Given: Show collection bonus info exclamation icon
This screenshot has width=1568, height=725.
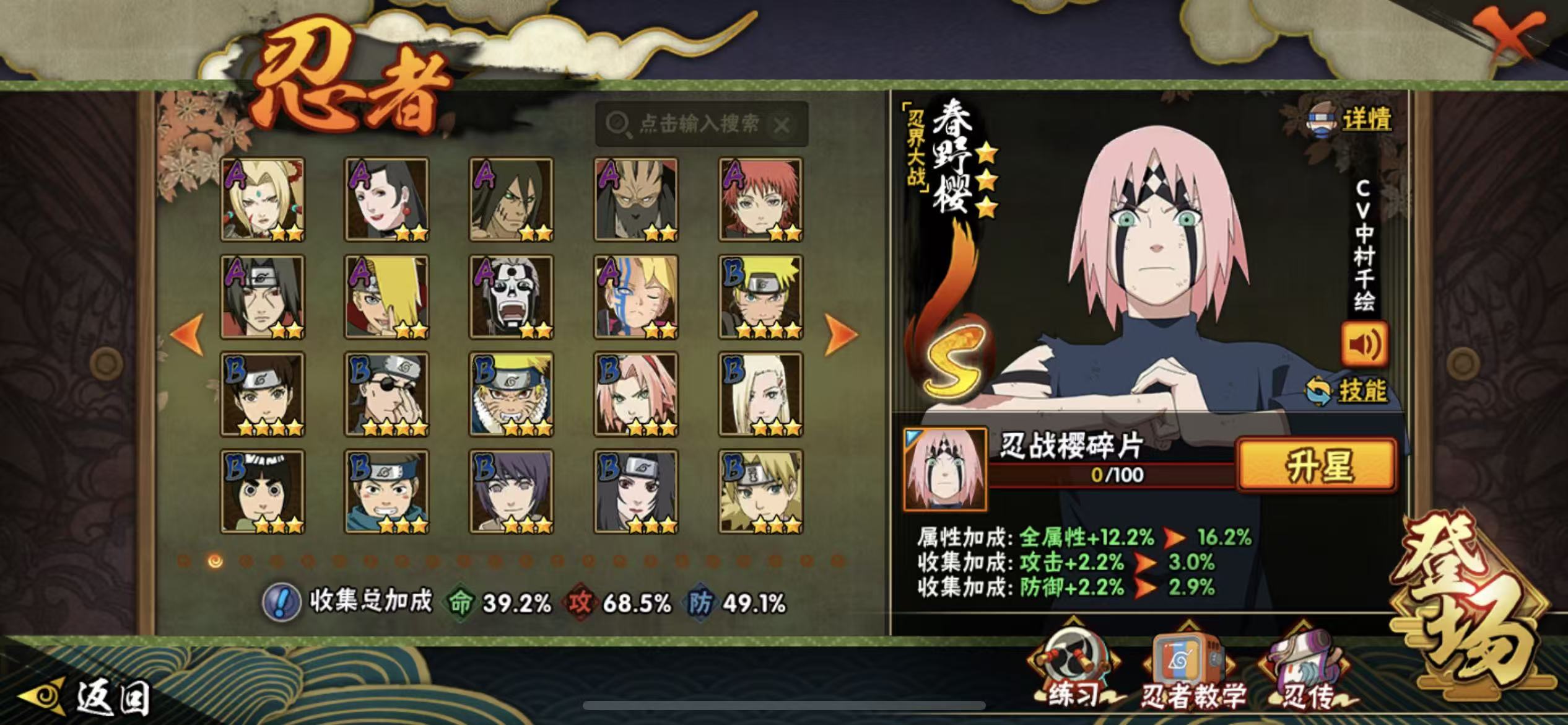Looking at the screenshot, I should click(x=281, y=602).
